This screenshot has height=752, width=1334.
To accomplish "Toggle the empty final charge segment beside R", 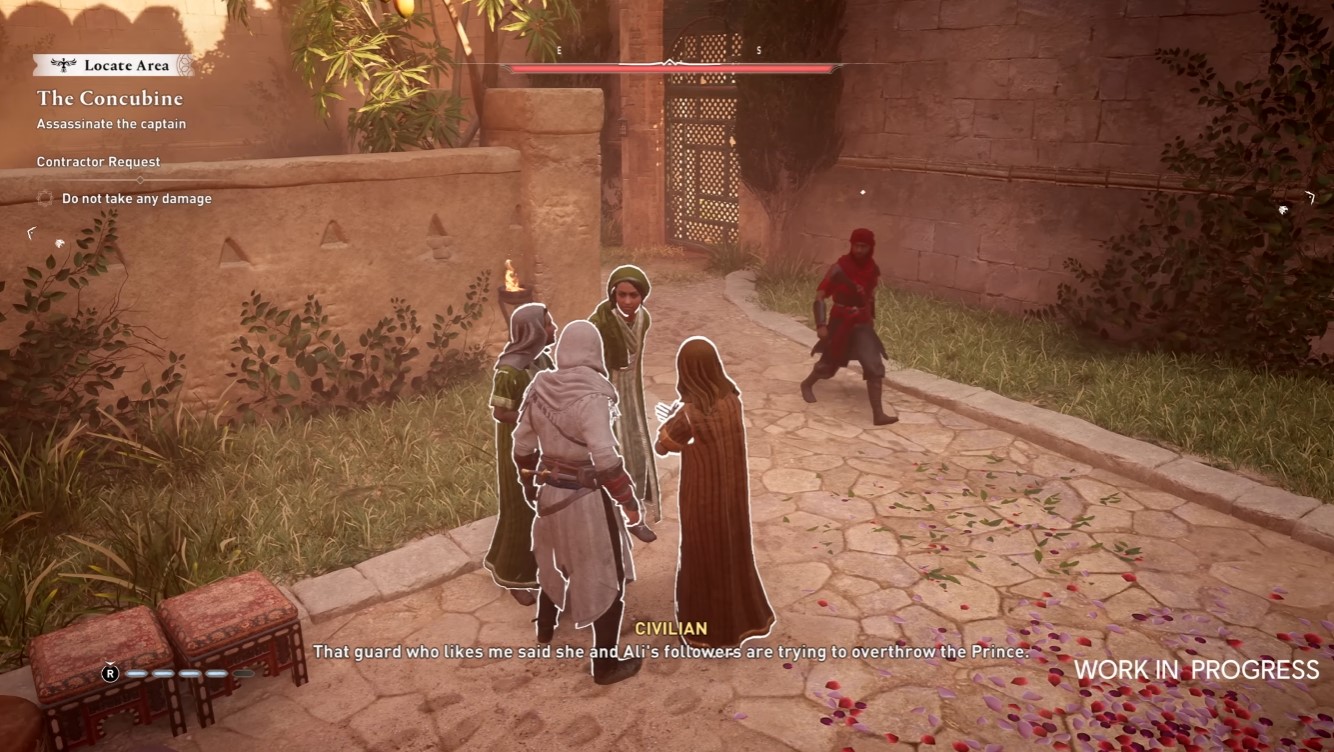I will 244,673.
